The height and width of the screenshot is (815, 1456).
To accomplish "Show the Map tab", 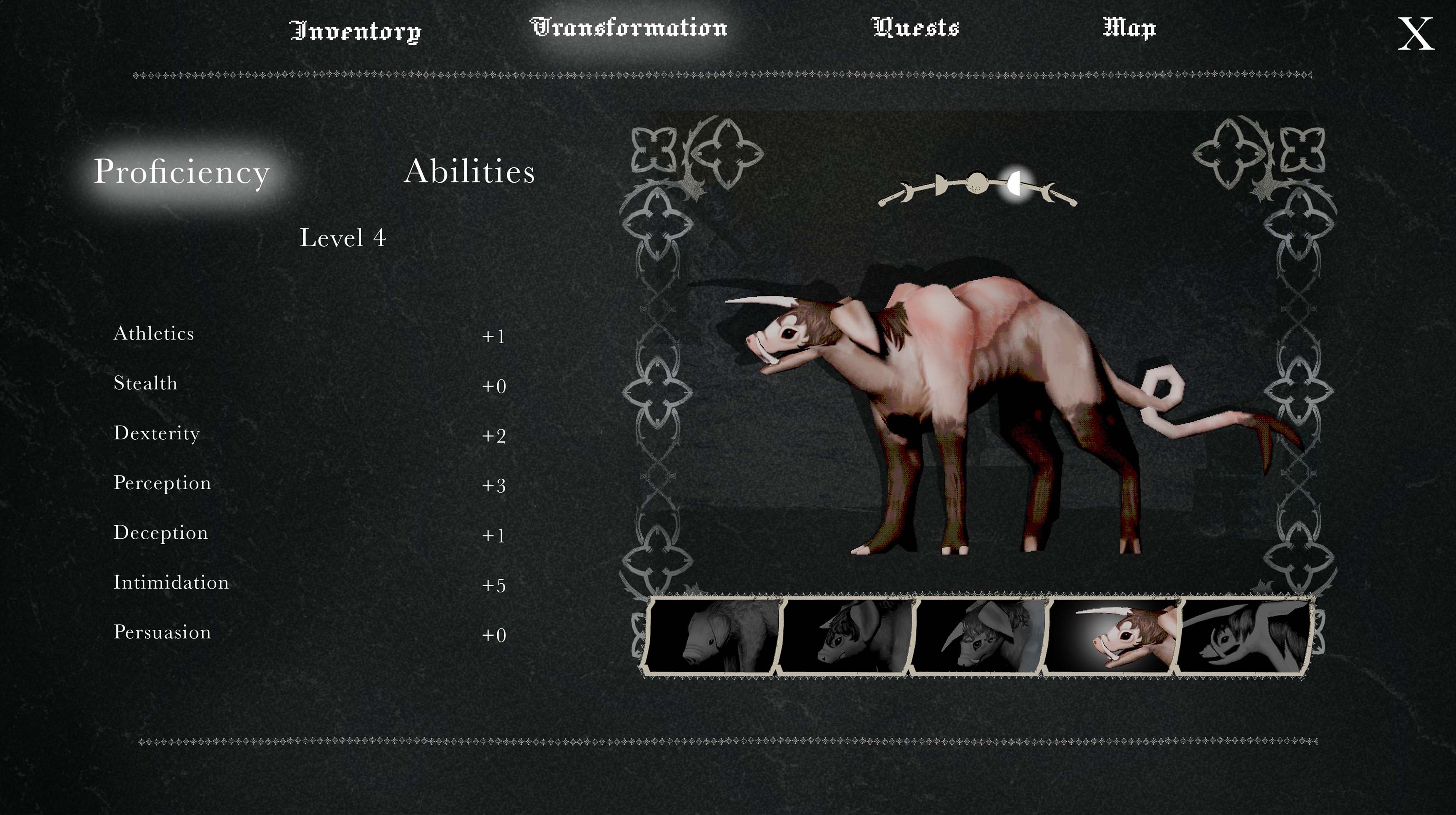I will coord(1129,28).
